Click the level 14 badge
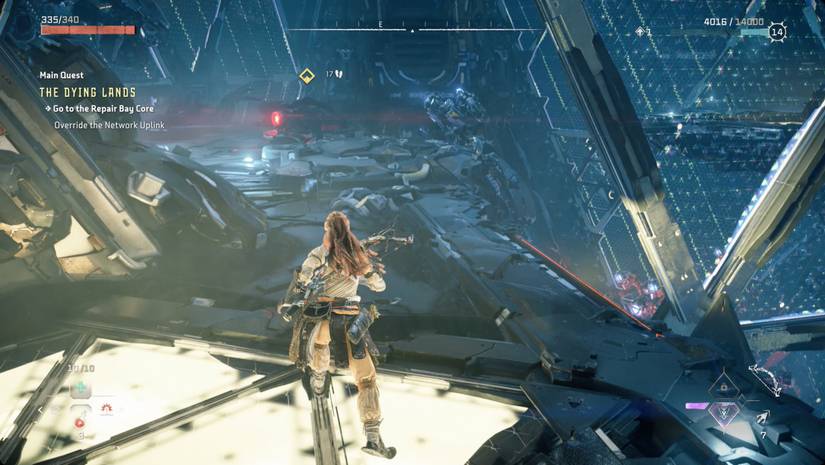The width and height of the screenshot is (825, 465). tap(778, 32)
